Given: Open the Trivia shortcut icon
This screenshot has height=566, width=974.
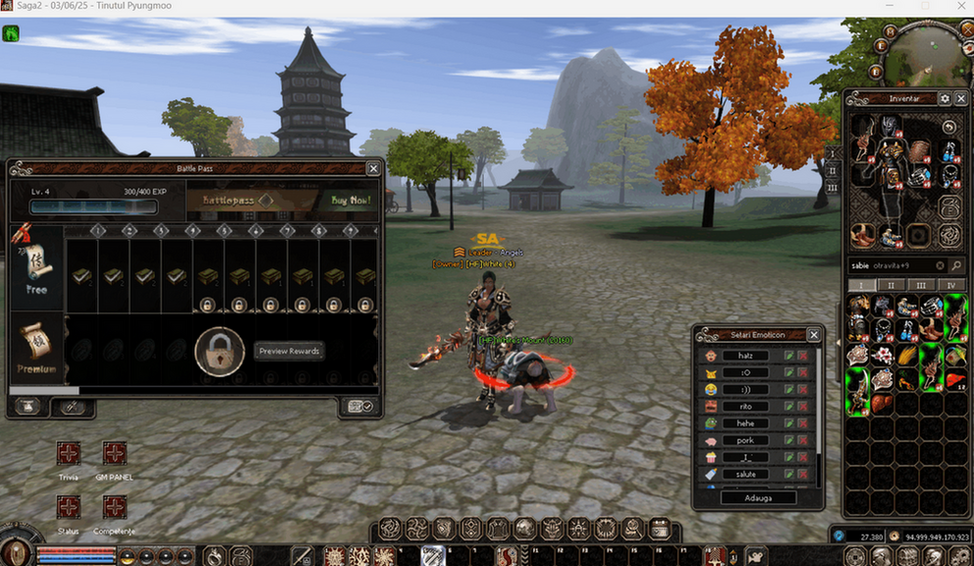Looking at the screenshot, I should [68, 454].
